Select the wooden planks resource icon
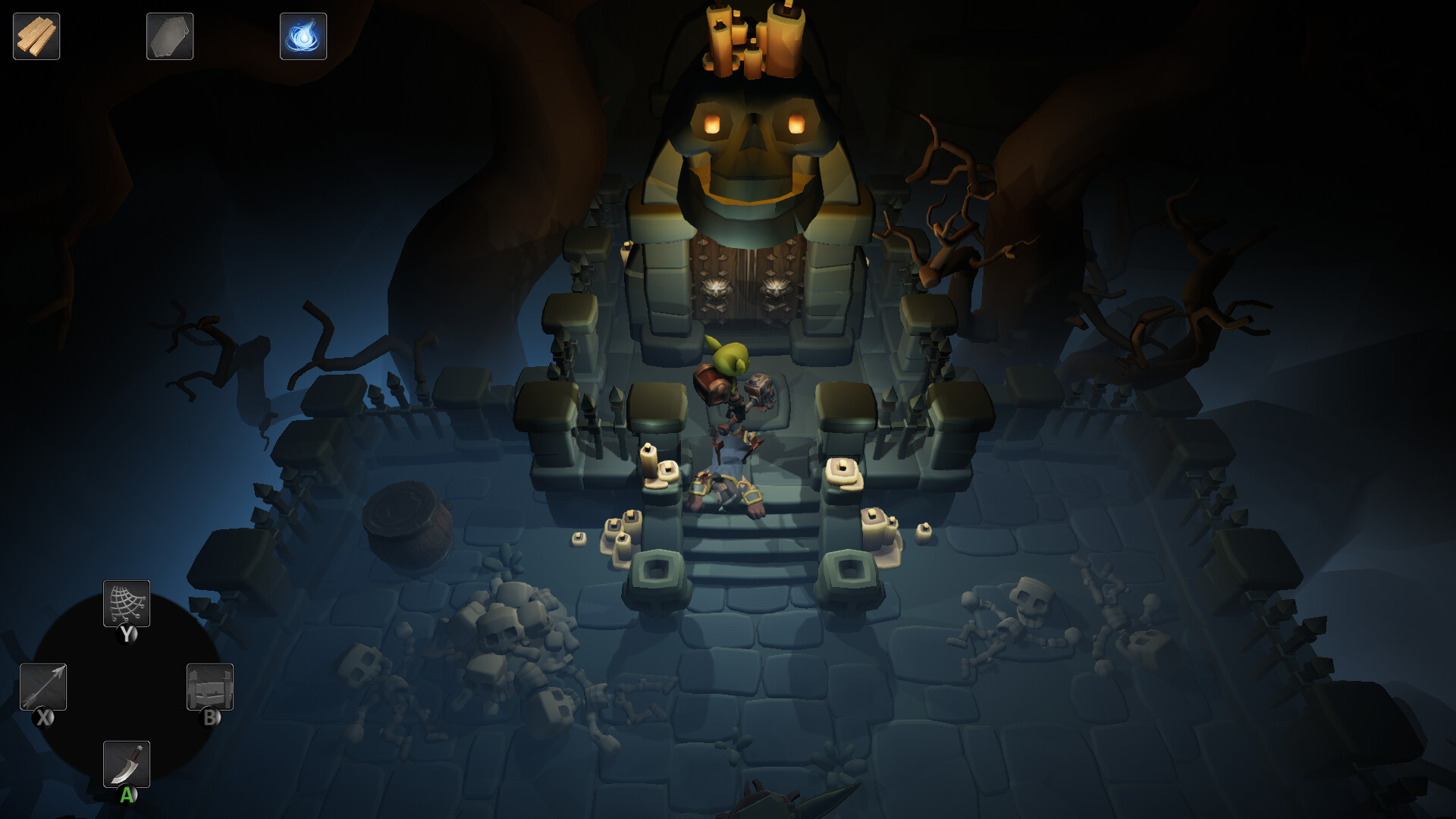 (x=36, y=36)
